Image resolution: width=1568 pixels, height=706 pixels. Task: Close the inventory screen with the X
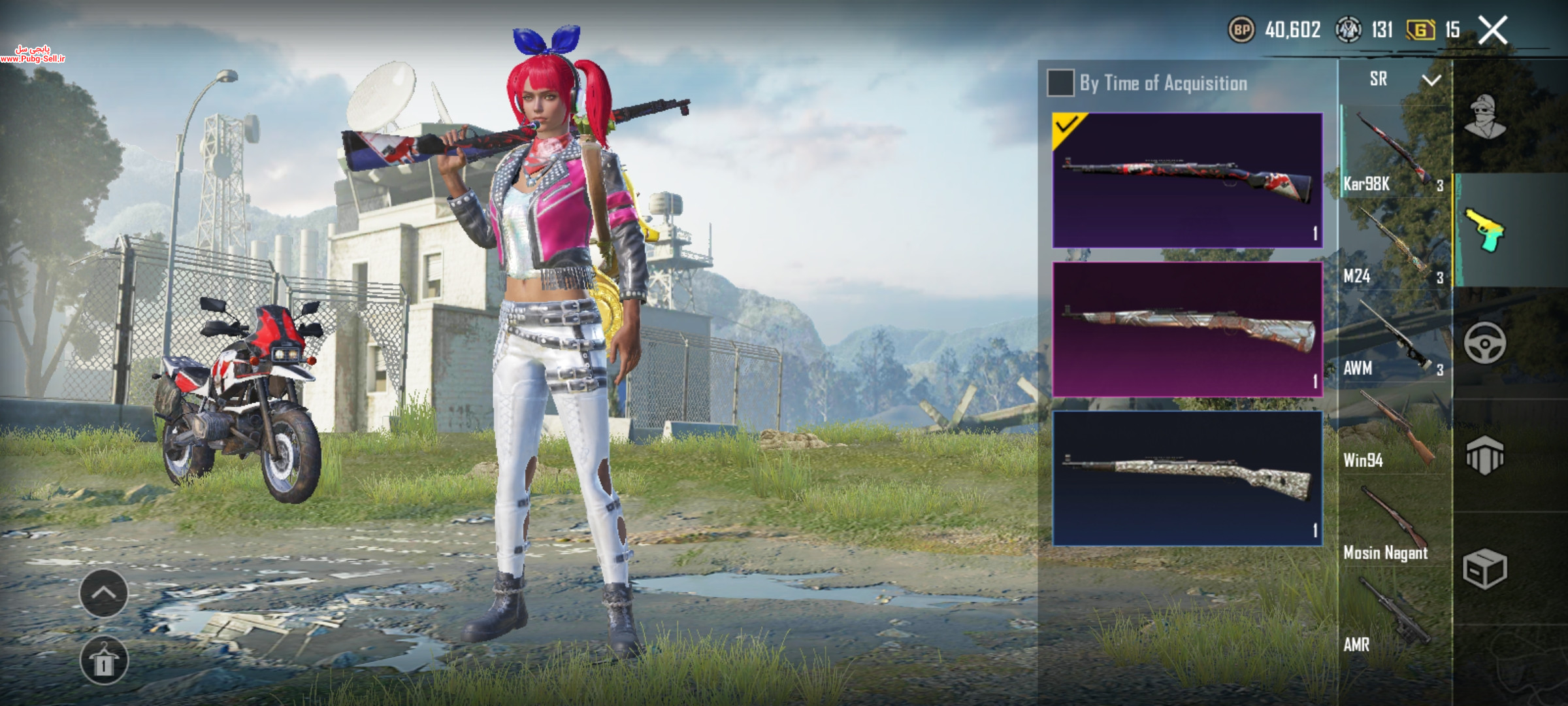click(x=1494, y=31)
